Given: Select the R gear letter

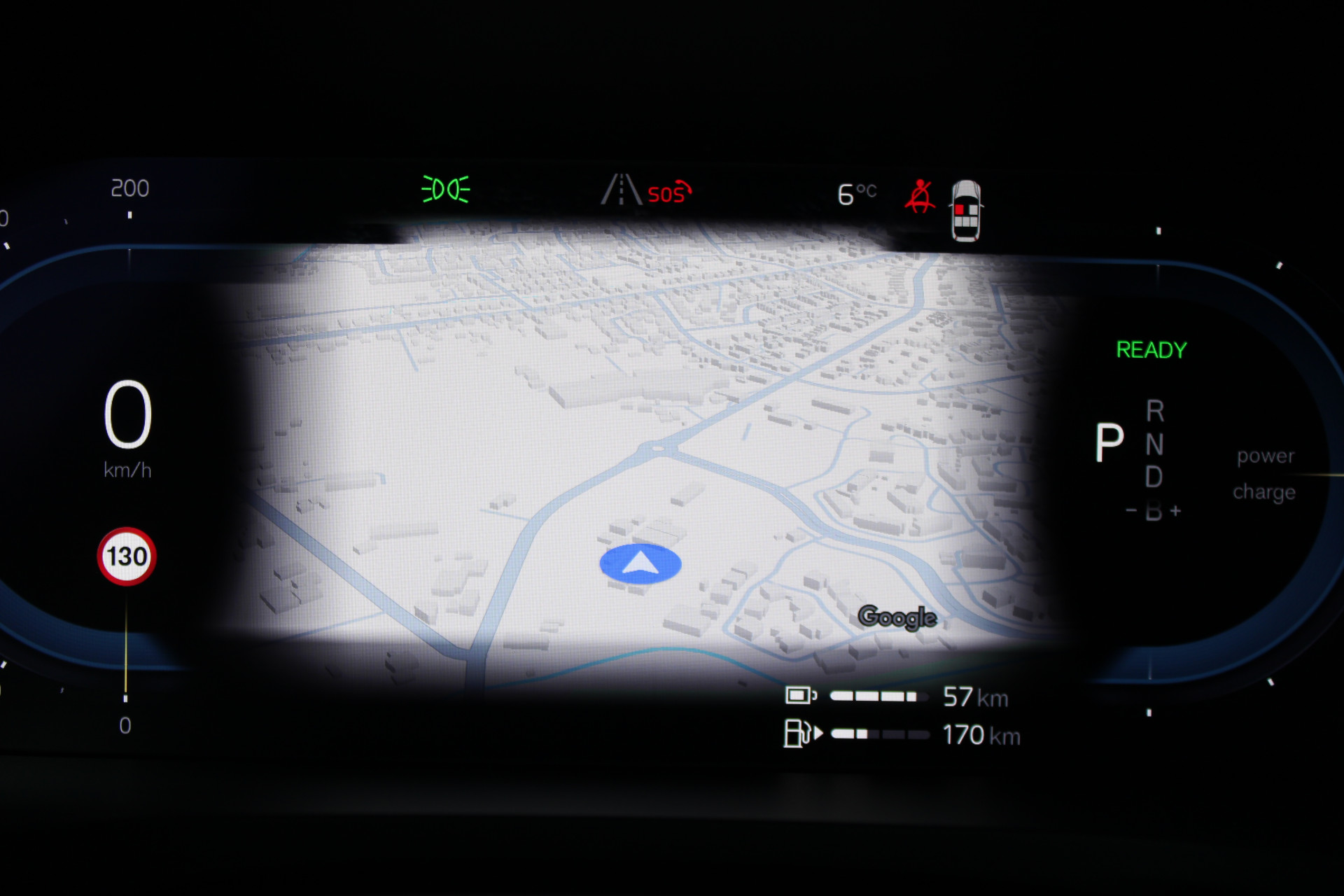Looking at the screenshot, I should pyautogui.click(x=1155, y=412).
